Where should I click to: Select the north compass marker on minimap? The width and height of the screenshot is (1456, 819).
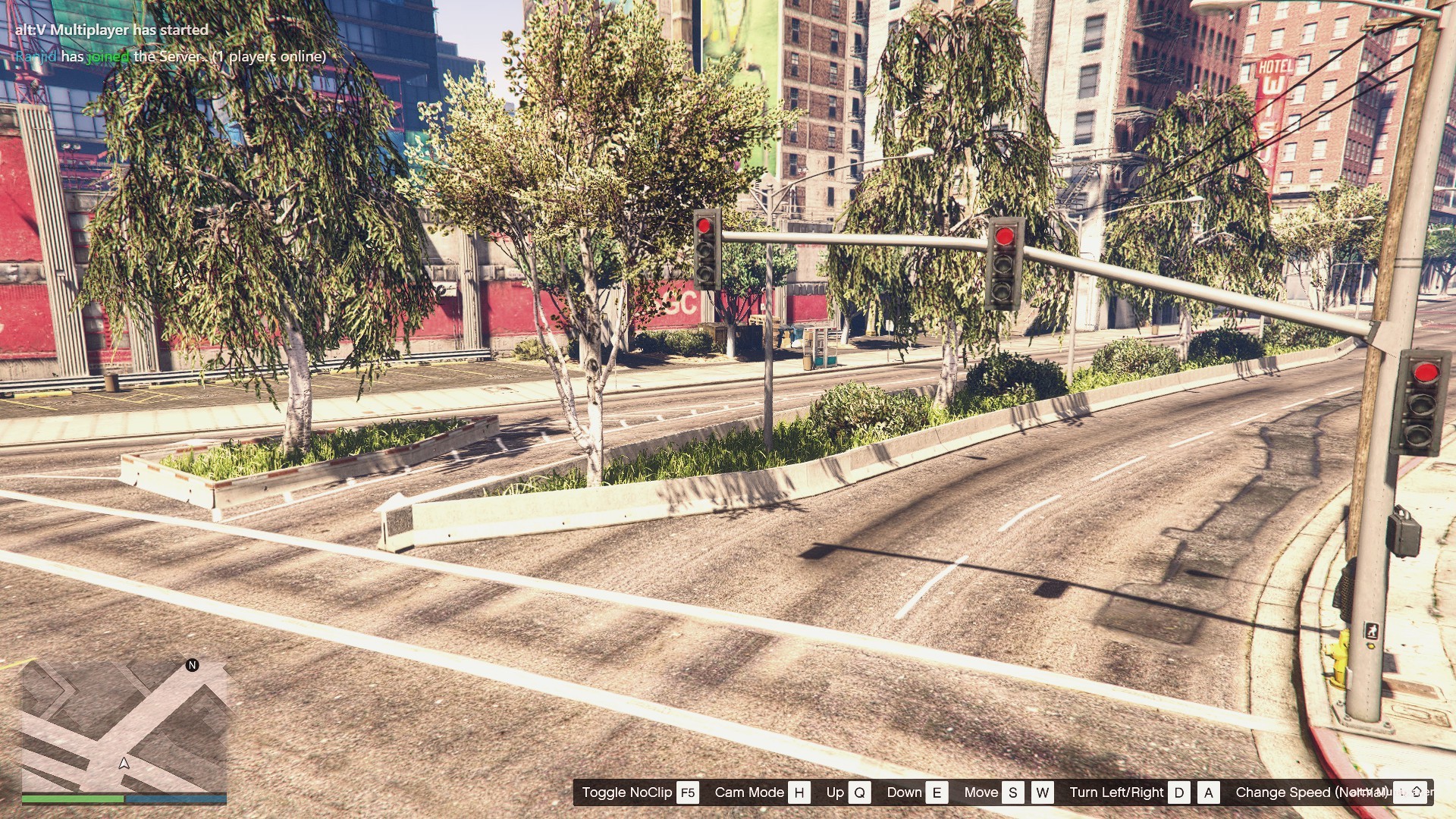[192, 665]
